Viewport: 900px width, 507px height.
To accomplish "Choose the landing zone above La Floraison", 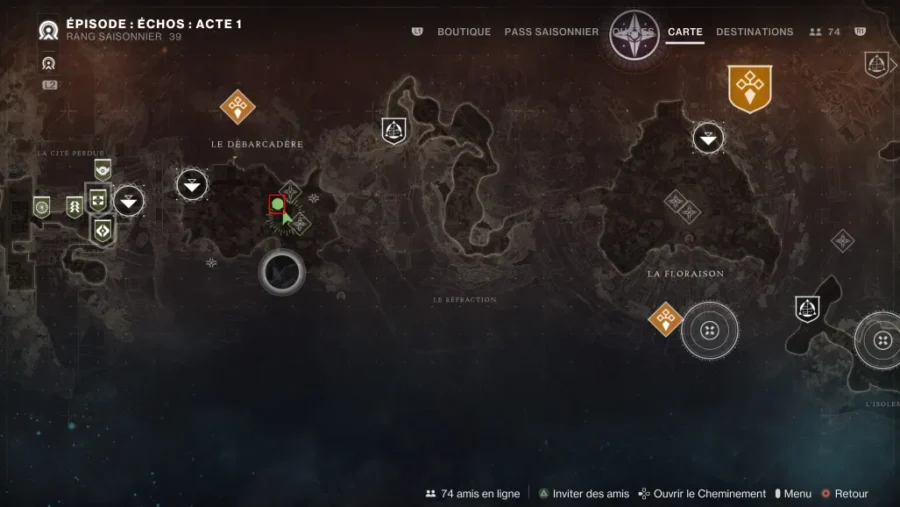I will 708,138.
